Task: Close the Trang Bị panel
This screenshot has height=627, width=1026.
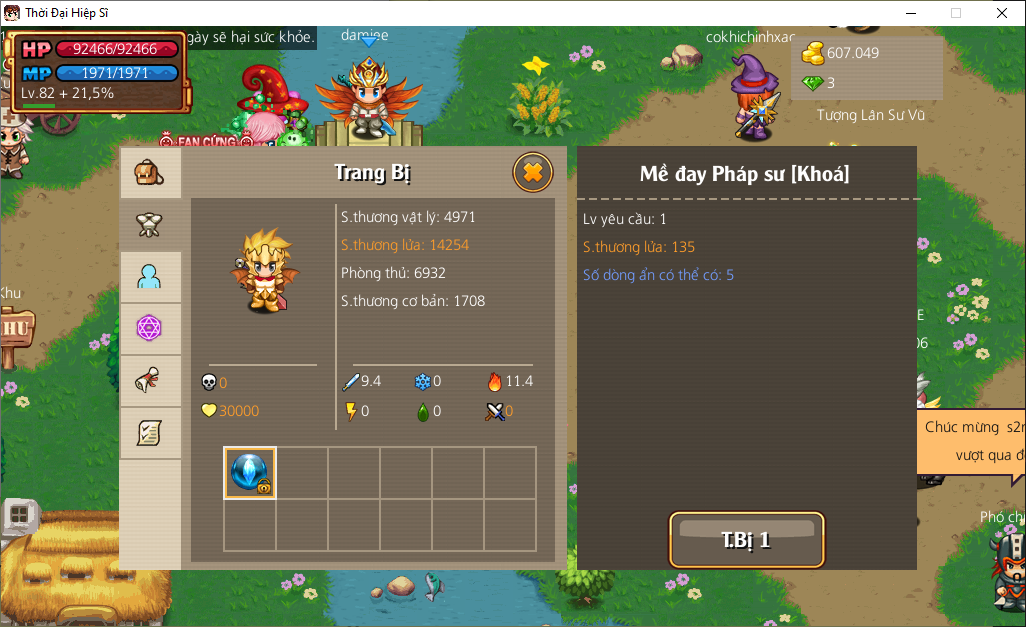Action: 532,173
